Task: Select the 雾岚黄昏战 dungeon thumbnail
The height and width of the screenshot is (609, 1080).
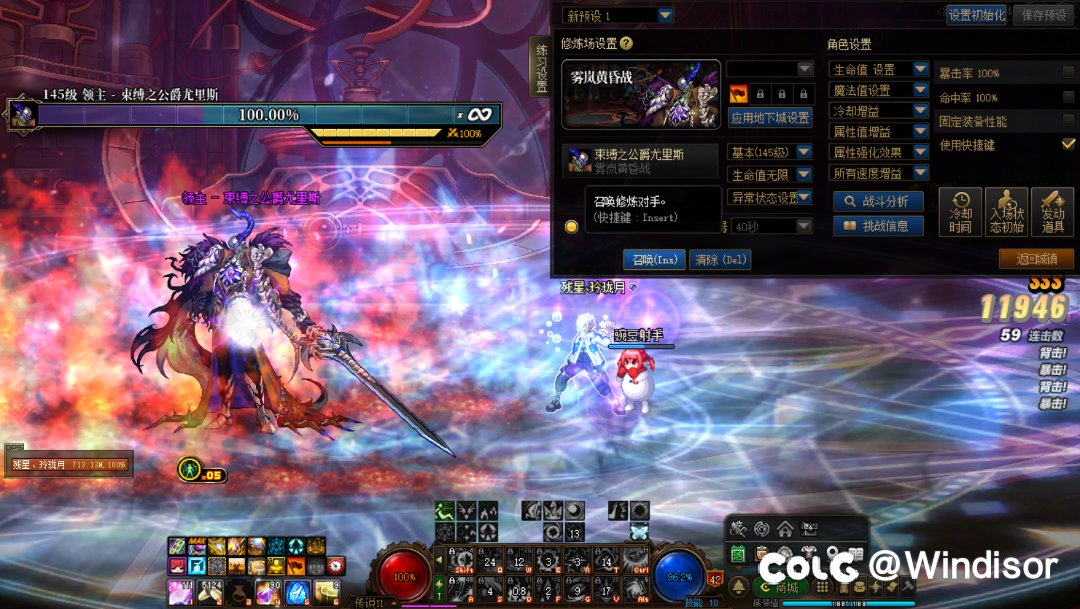Action: point(641,94)
